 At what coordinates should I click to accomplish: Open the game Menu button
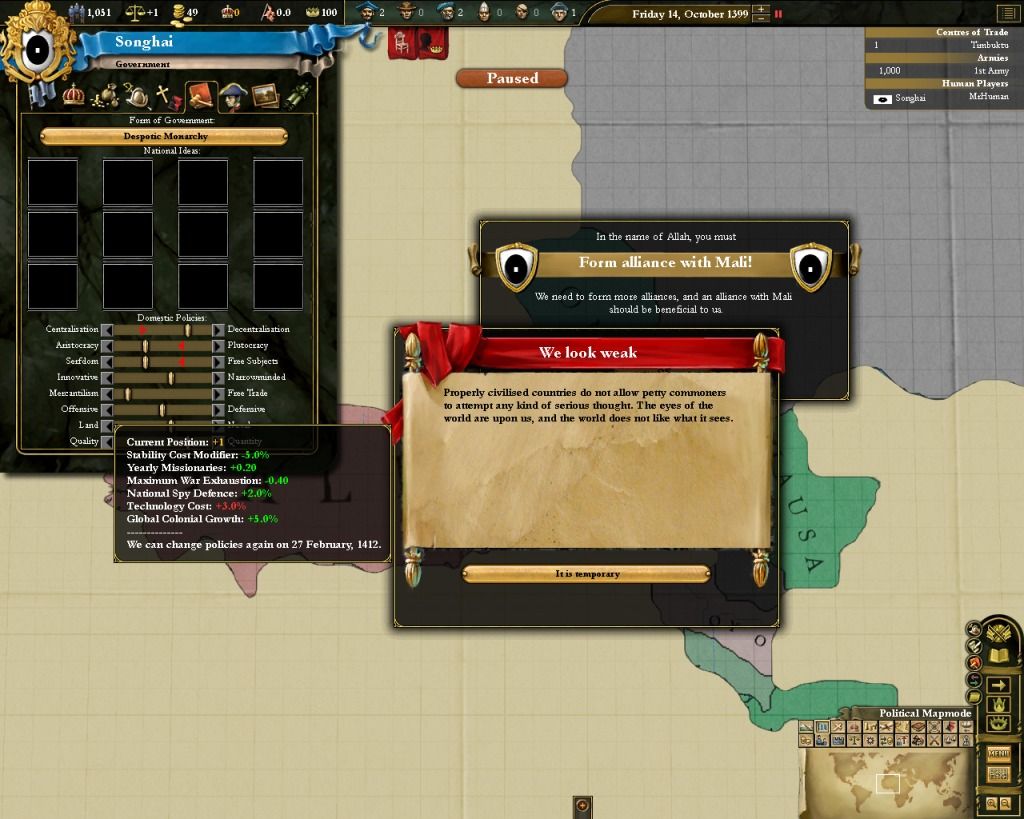pos(998,753)
